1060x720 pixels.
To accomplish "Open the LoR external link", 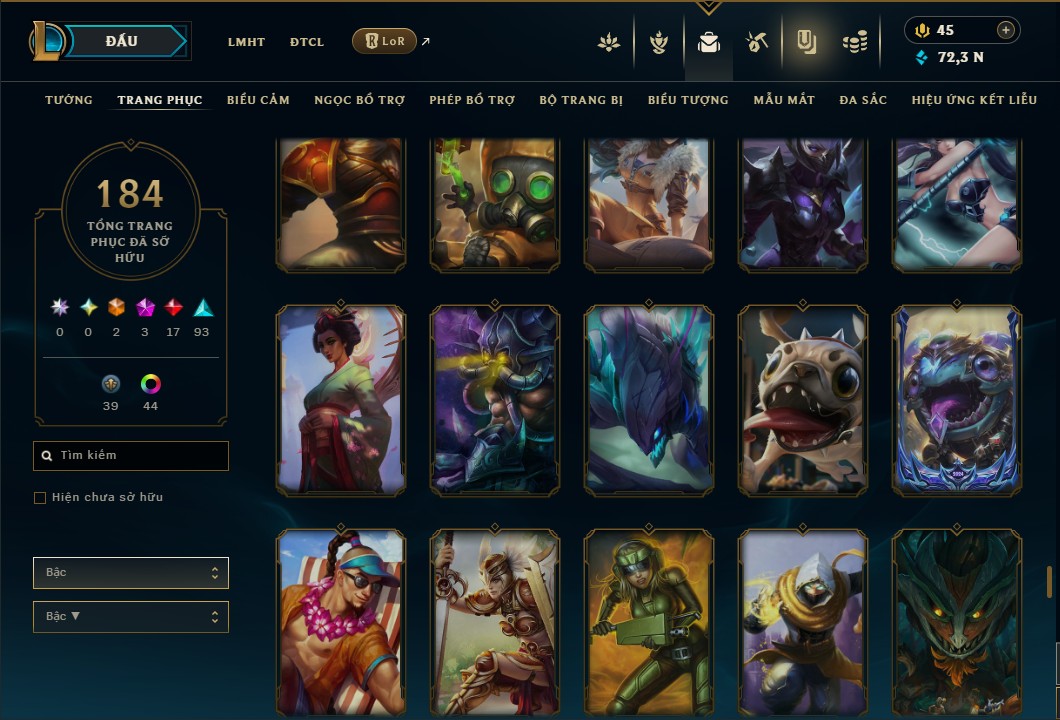I will coord(385,42).
